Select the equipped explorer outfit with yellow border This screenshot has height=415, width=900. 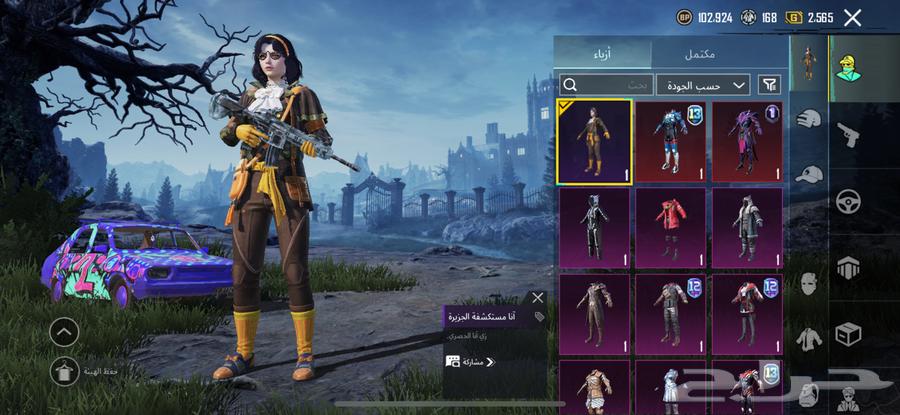coord(594,141)
